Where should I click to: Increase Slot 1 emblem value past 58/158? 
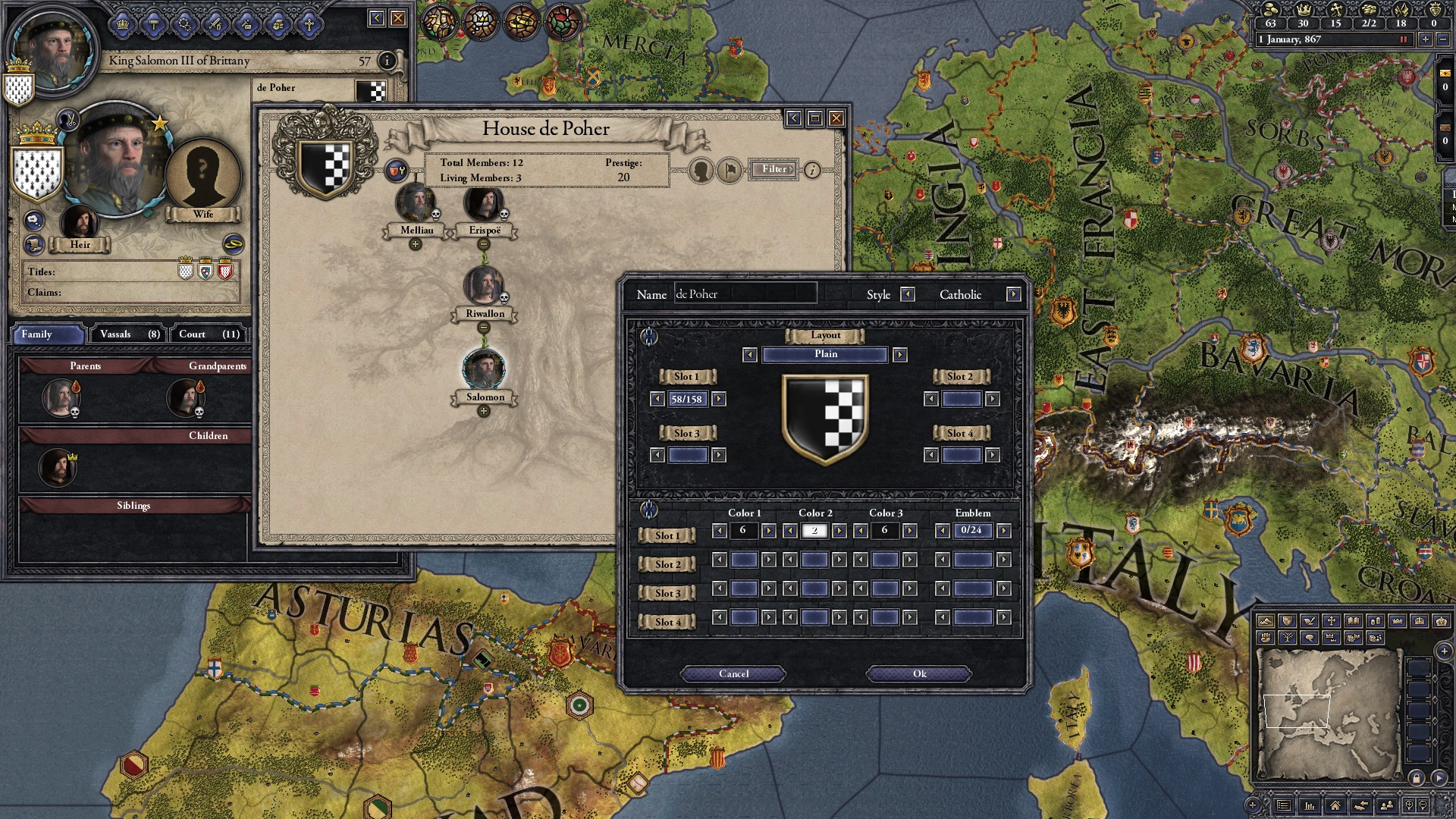tap(717, 400)
